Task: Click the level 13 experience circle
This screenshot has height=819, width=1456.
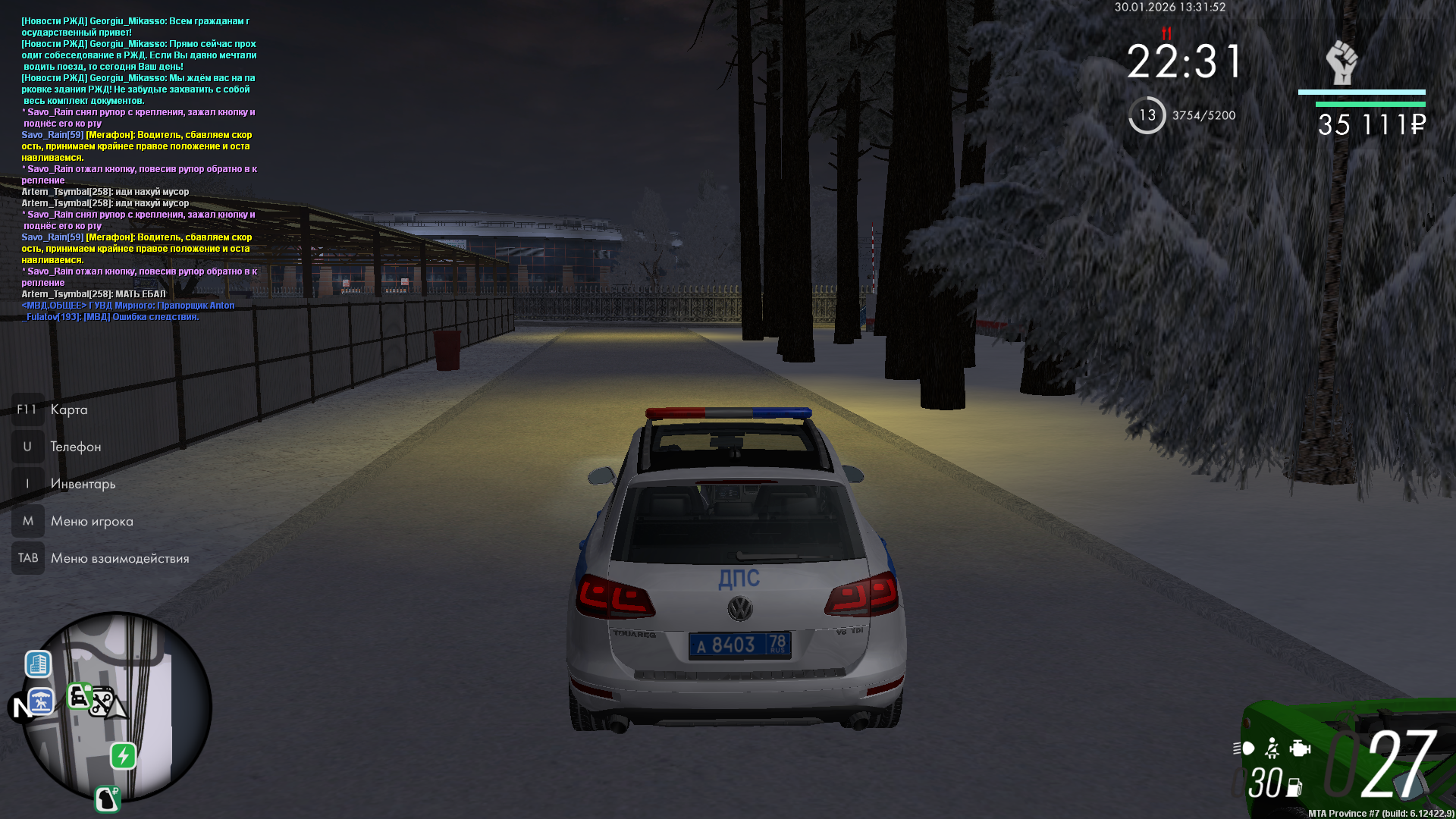Action: (1147, 115)
